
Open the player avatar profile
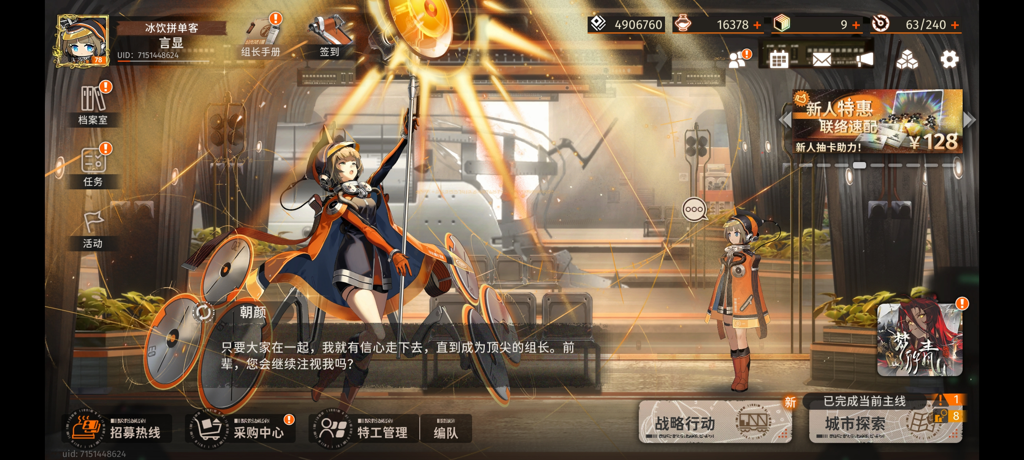click(x=82, y=41)
